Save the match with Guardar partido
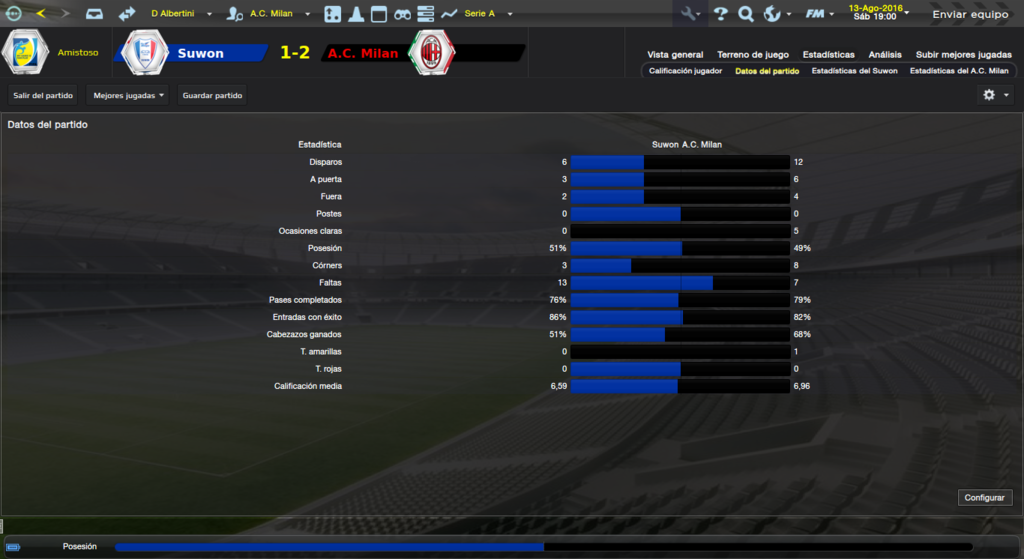Screen dimensions: 1024x559 pyautogui.click(x=212, y=95)
